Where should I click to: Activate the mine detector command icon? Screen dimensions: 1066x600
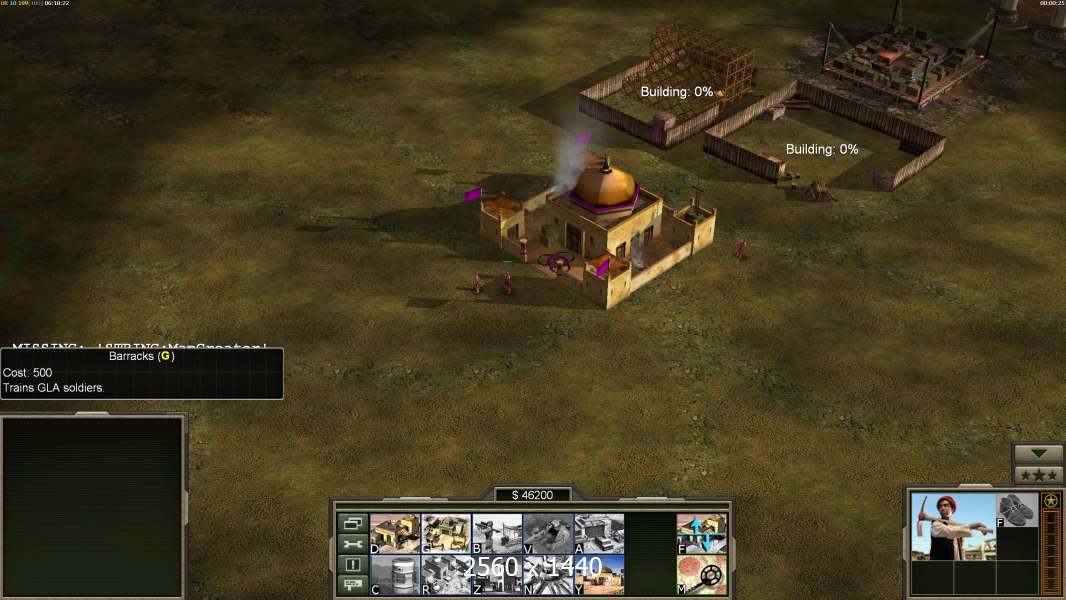702,574
